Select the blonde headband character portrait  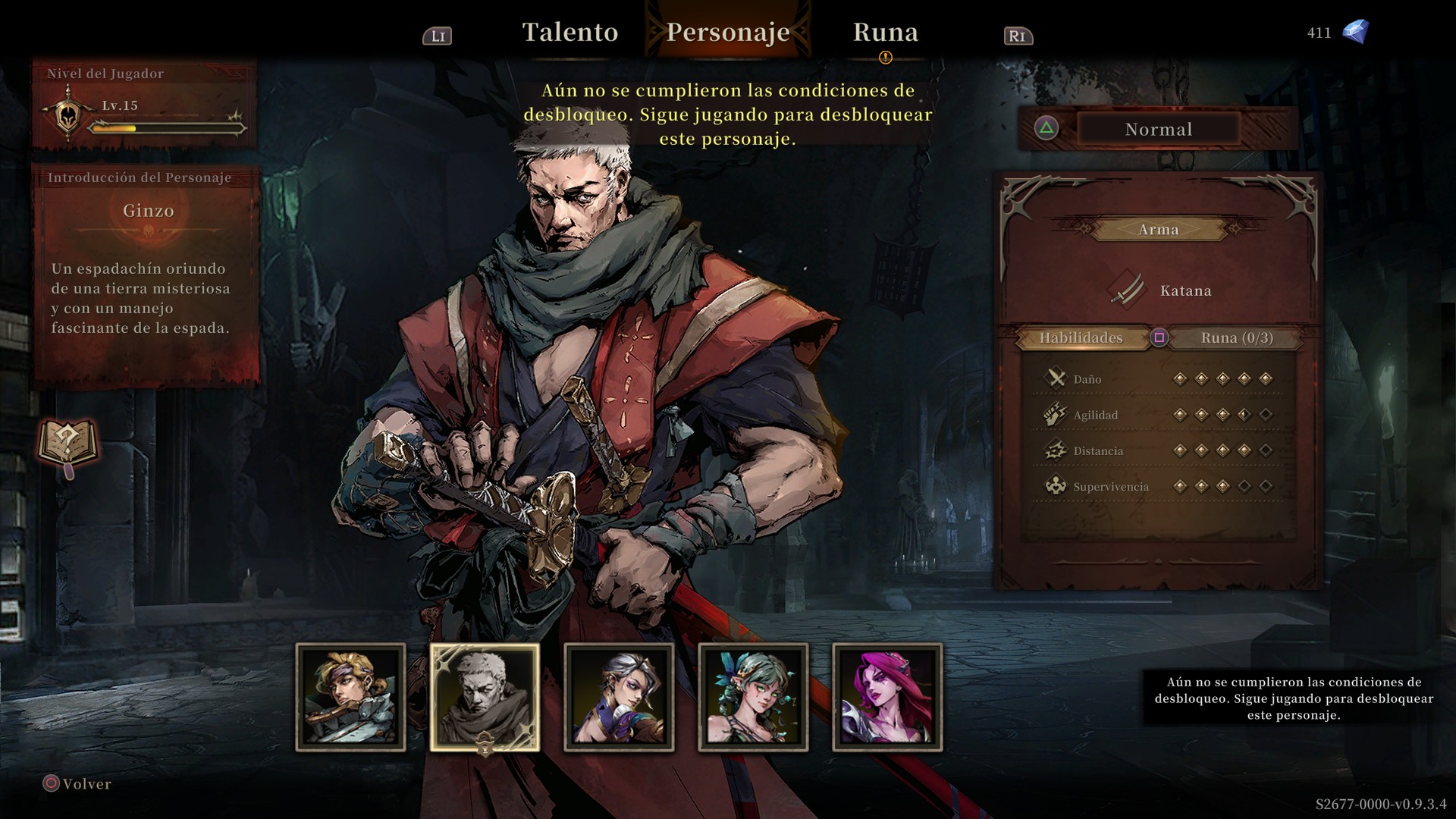tap(350, 697)
